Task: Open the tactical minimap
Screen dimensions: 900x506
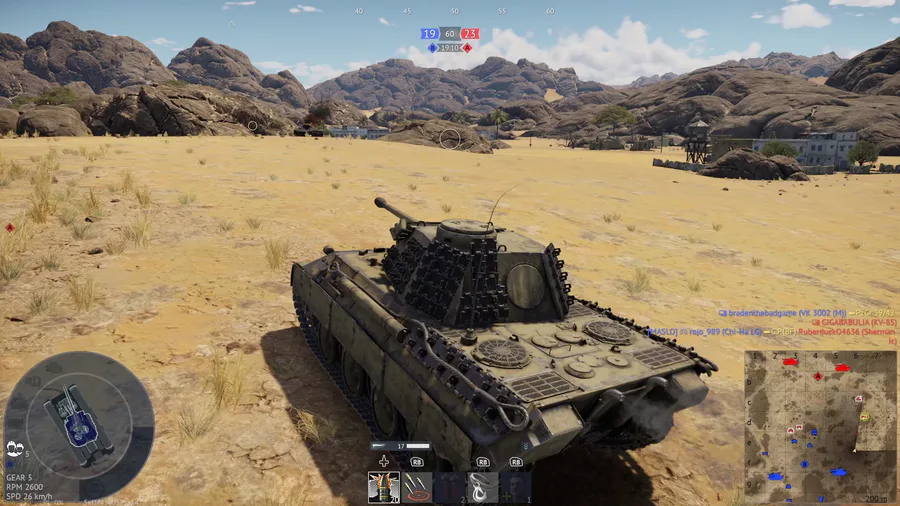Action: point(820,425)
